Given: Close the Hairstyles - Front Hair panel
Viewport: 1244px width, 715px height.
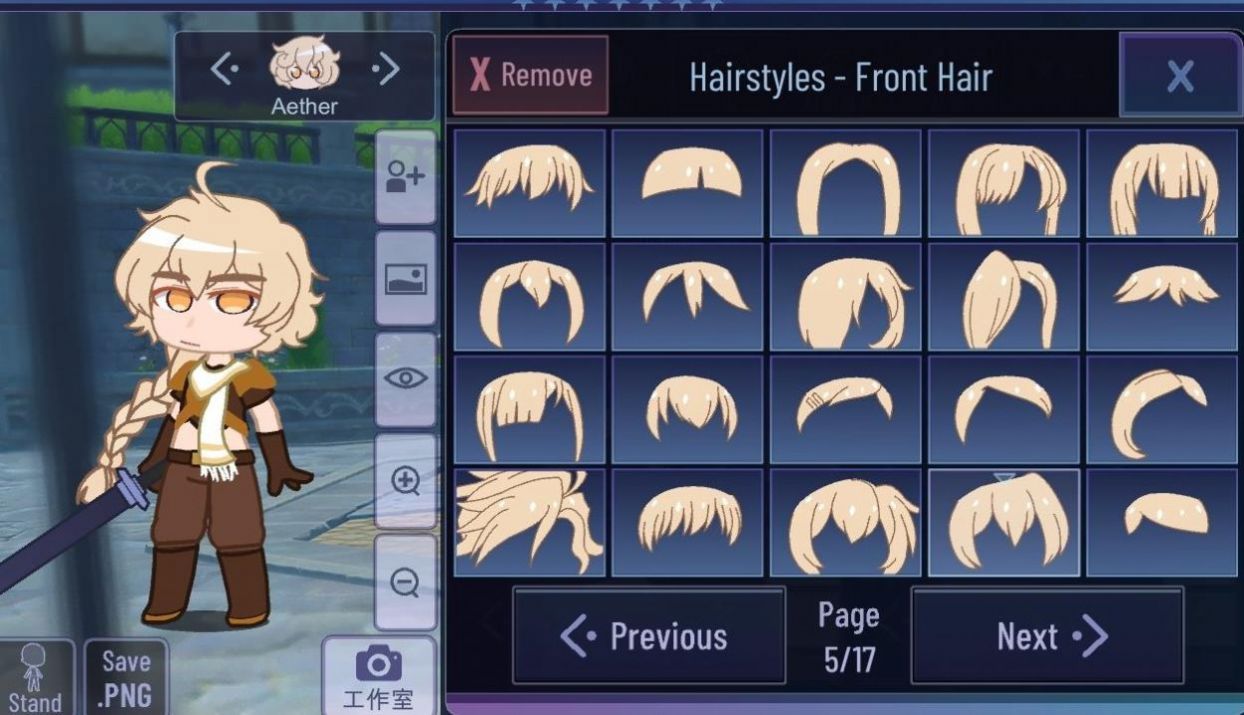Looking at the screenshot, I should click(1180, 75).
